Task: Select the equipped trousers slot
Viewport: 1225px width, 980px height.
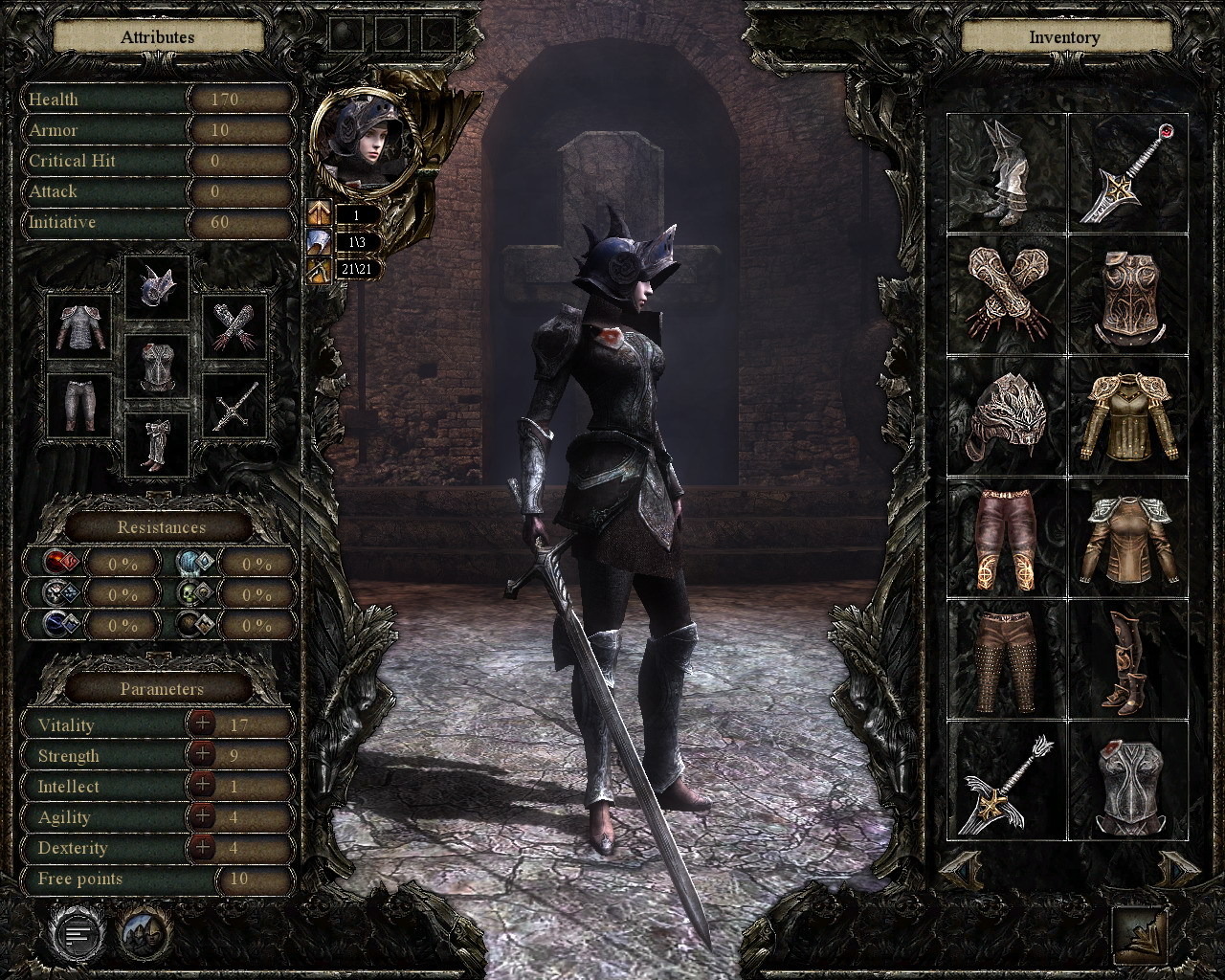Action: pos(79,405)
